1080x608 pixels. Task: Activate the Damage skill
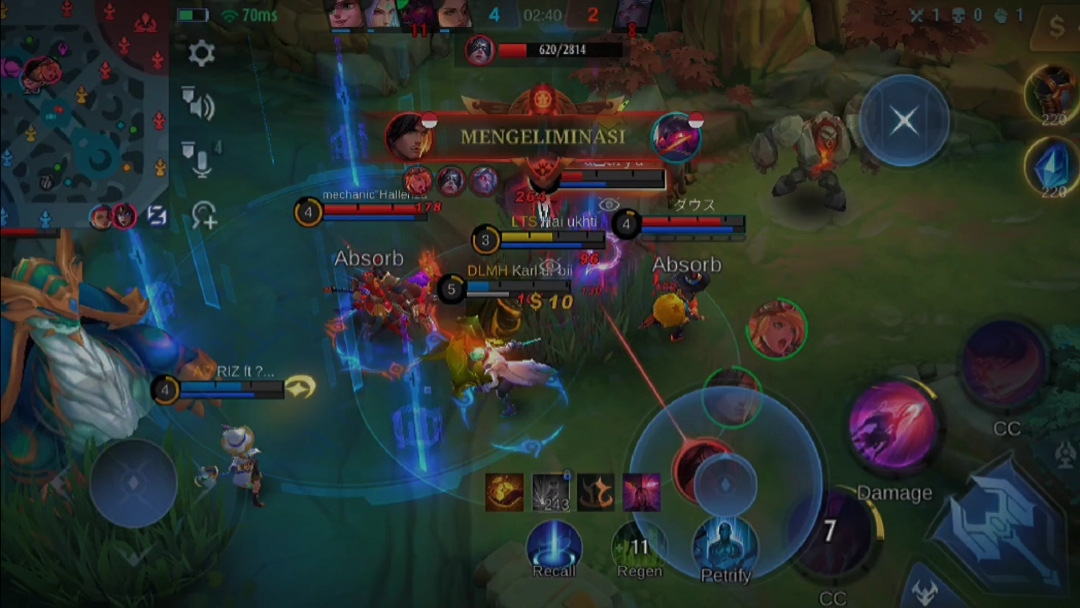point(894,427)
